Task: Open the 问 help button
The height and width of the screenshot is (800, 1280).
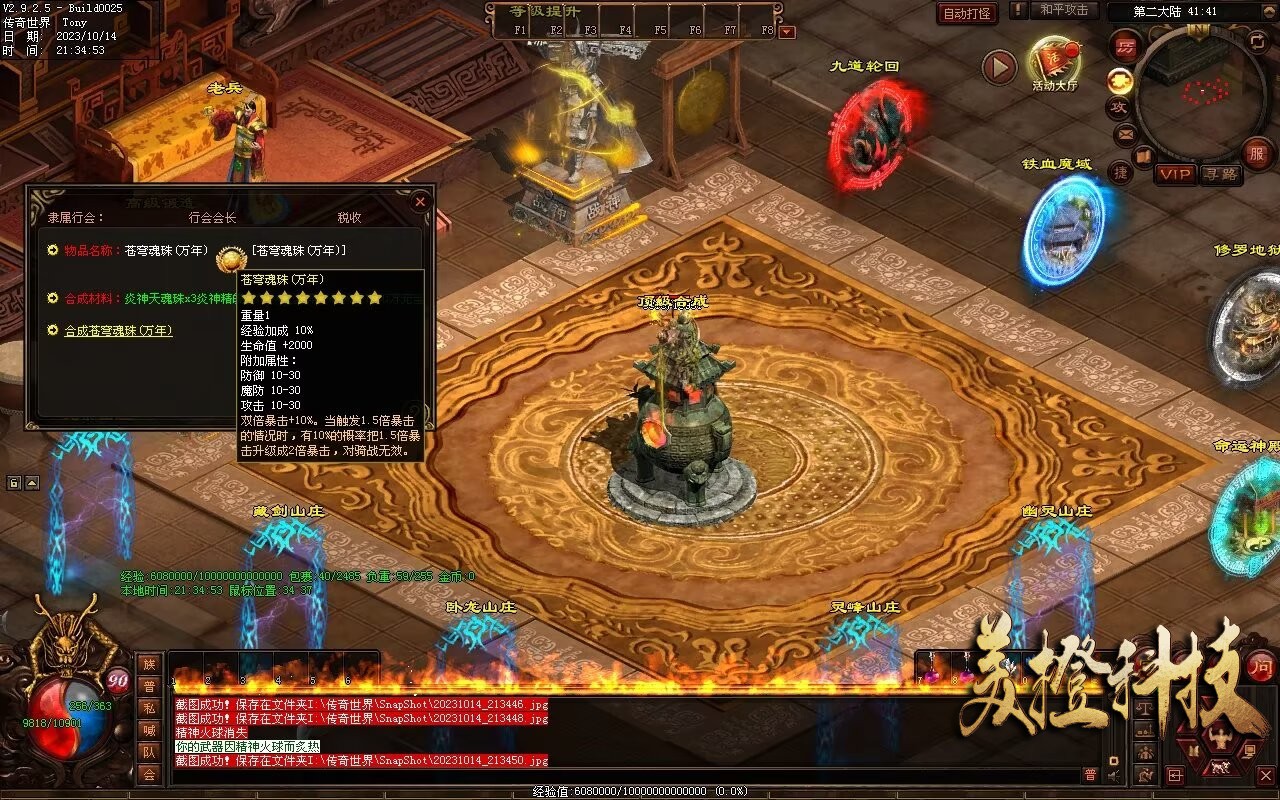Action: tap(1262, 665)
